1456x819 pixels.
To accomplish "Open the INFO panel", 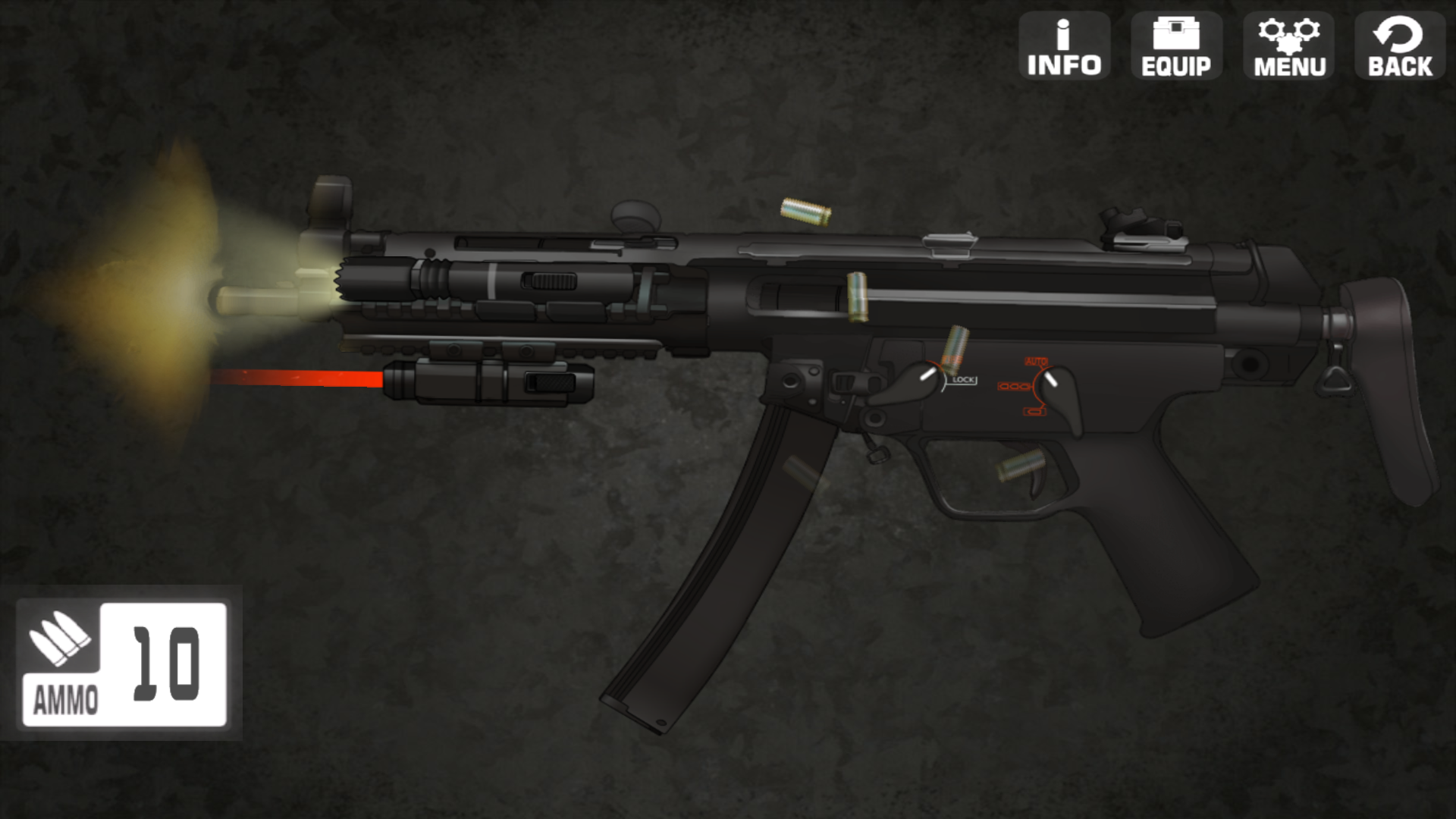I will coord(1065,45).
